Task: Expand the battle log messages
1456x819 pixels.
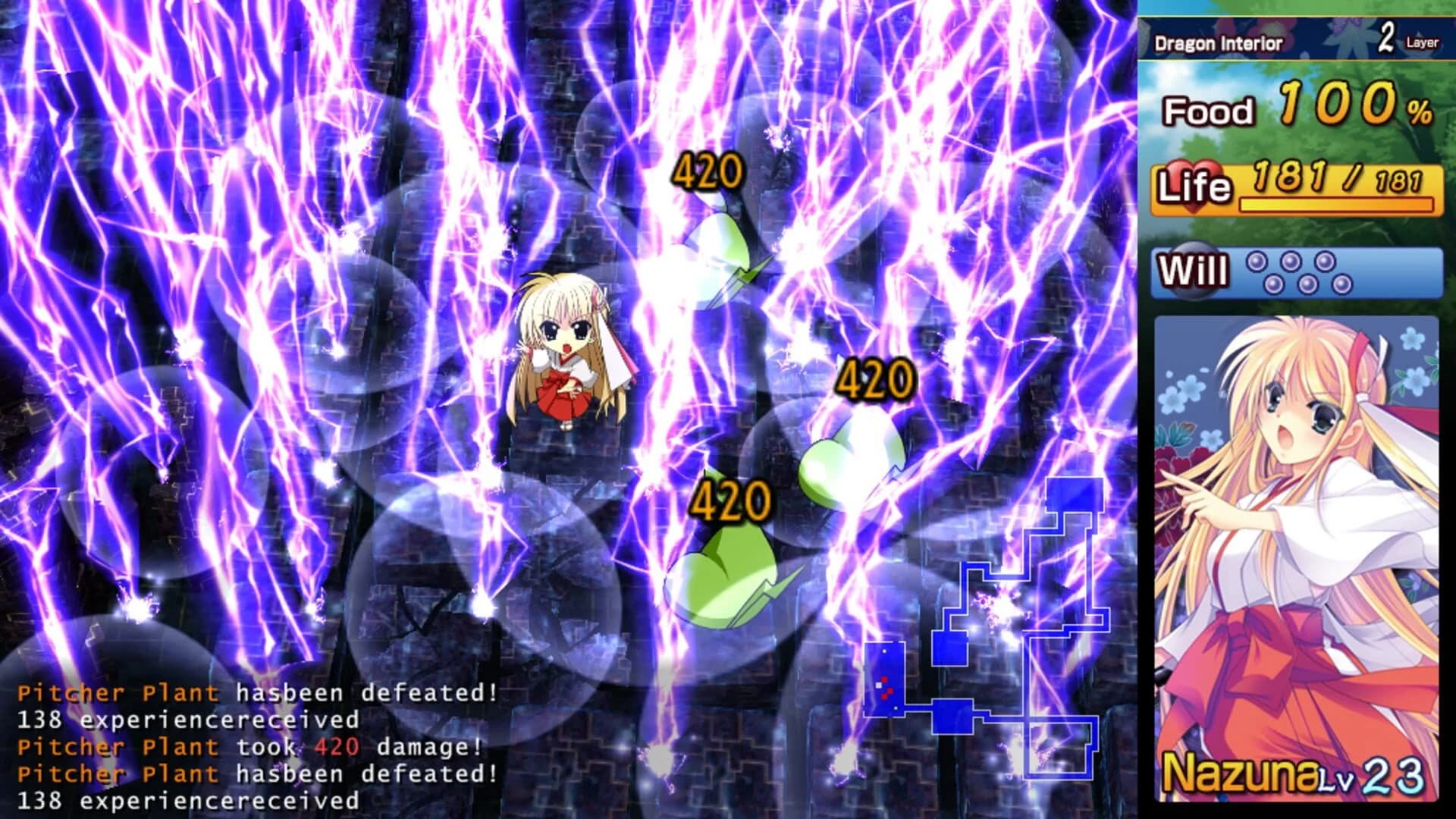Action: [250, 732]
